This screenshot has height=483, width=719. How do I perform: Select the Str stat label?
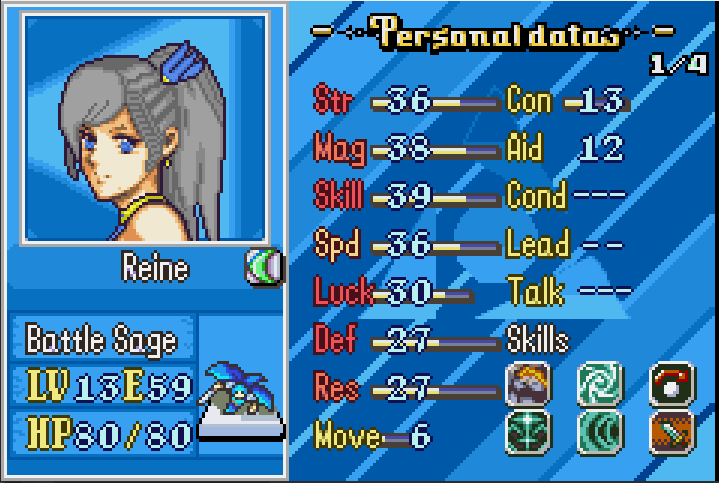[336, 101]
